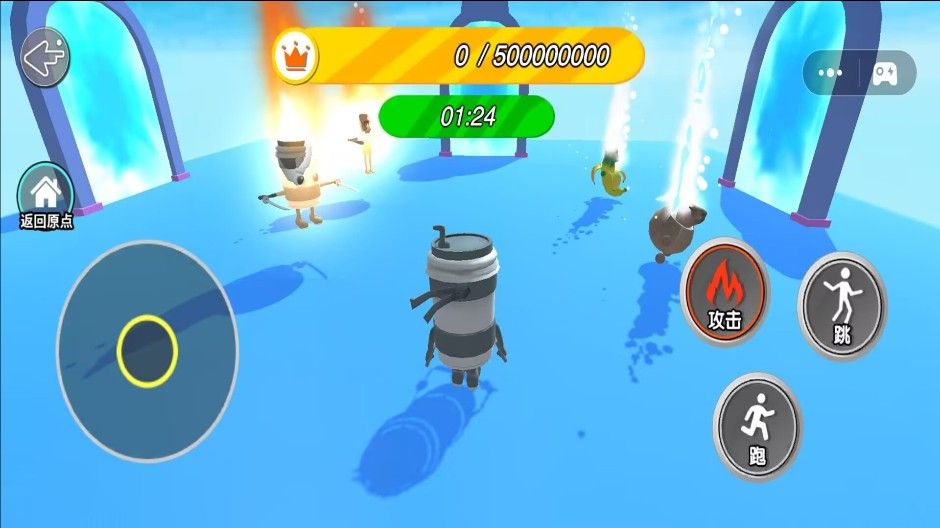The image size is (940, 528).
Task: Tap the 跳 jump button
Action: click(x=841, y=306)
